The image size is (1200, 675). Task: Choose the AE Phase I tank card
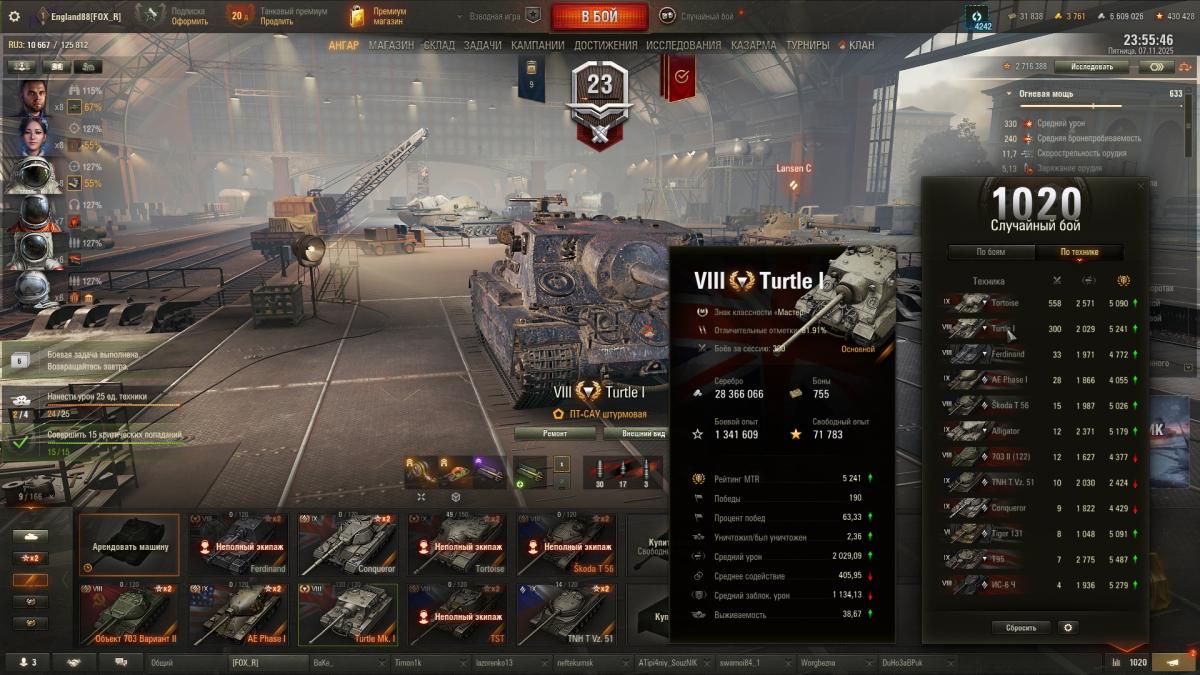237,614
